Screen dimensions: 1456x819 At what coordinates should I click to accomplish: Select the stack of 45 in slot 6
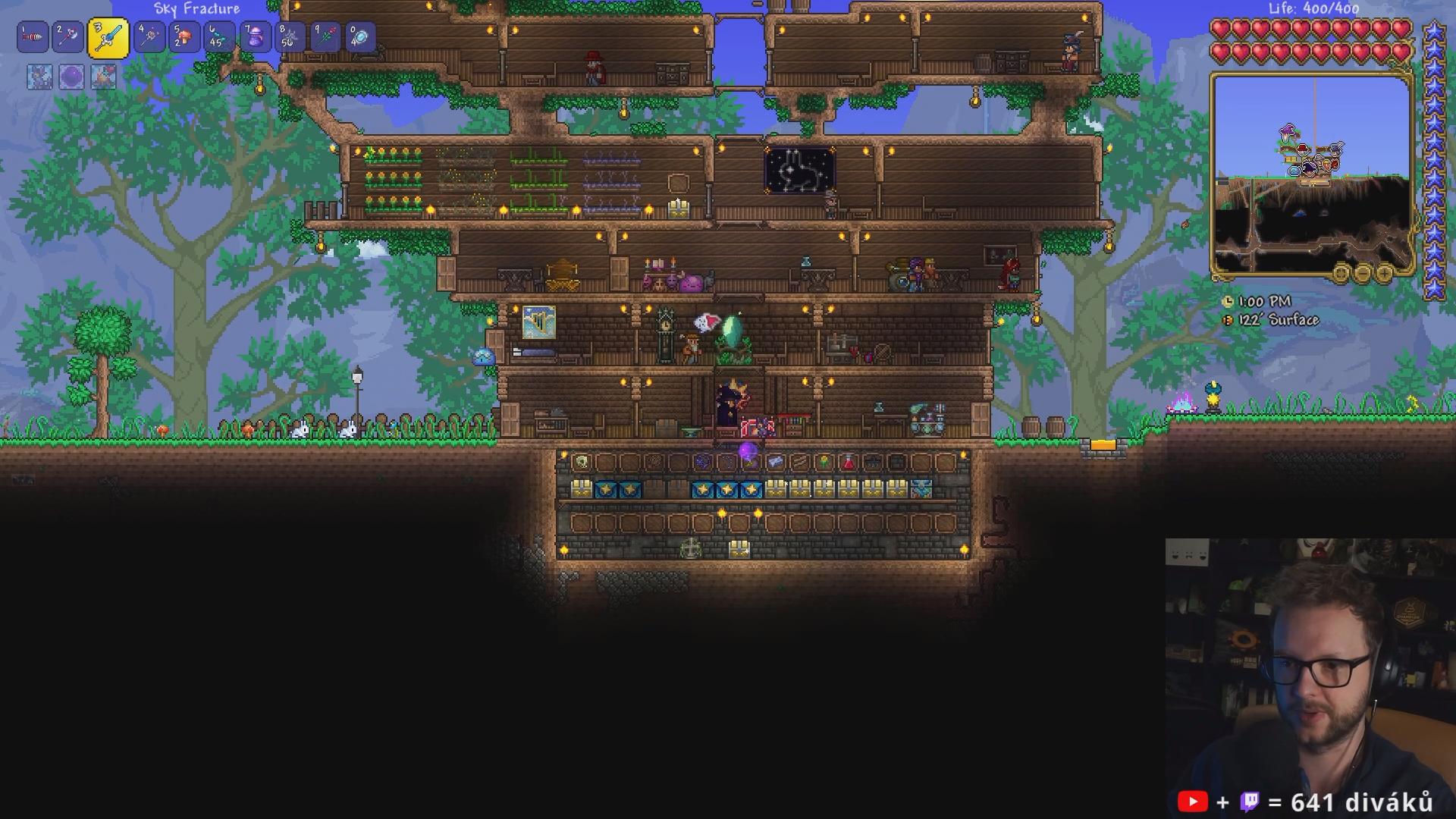[219, 37]
